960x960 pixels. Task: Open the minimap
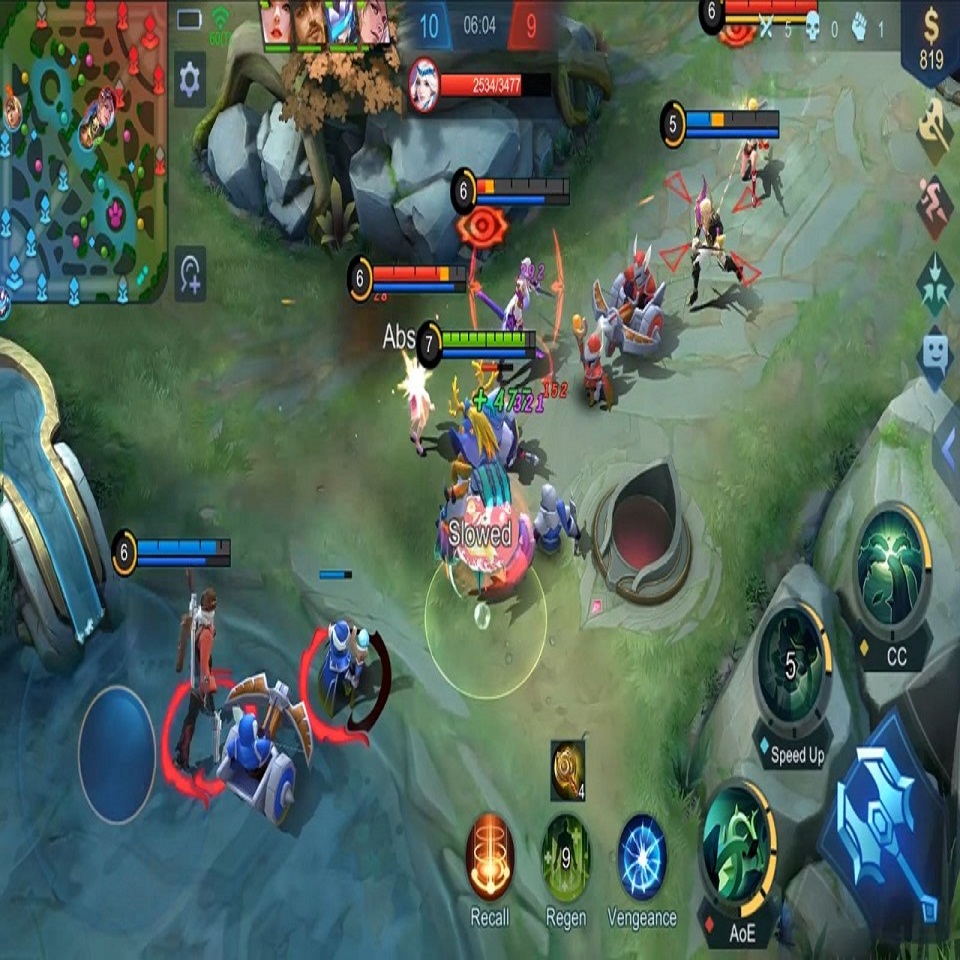coord(84,150)
